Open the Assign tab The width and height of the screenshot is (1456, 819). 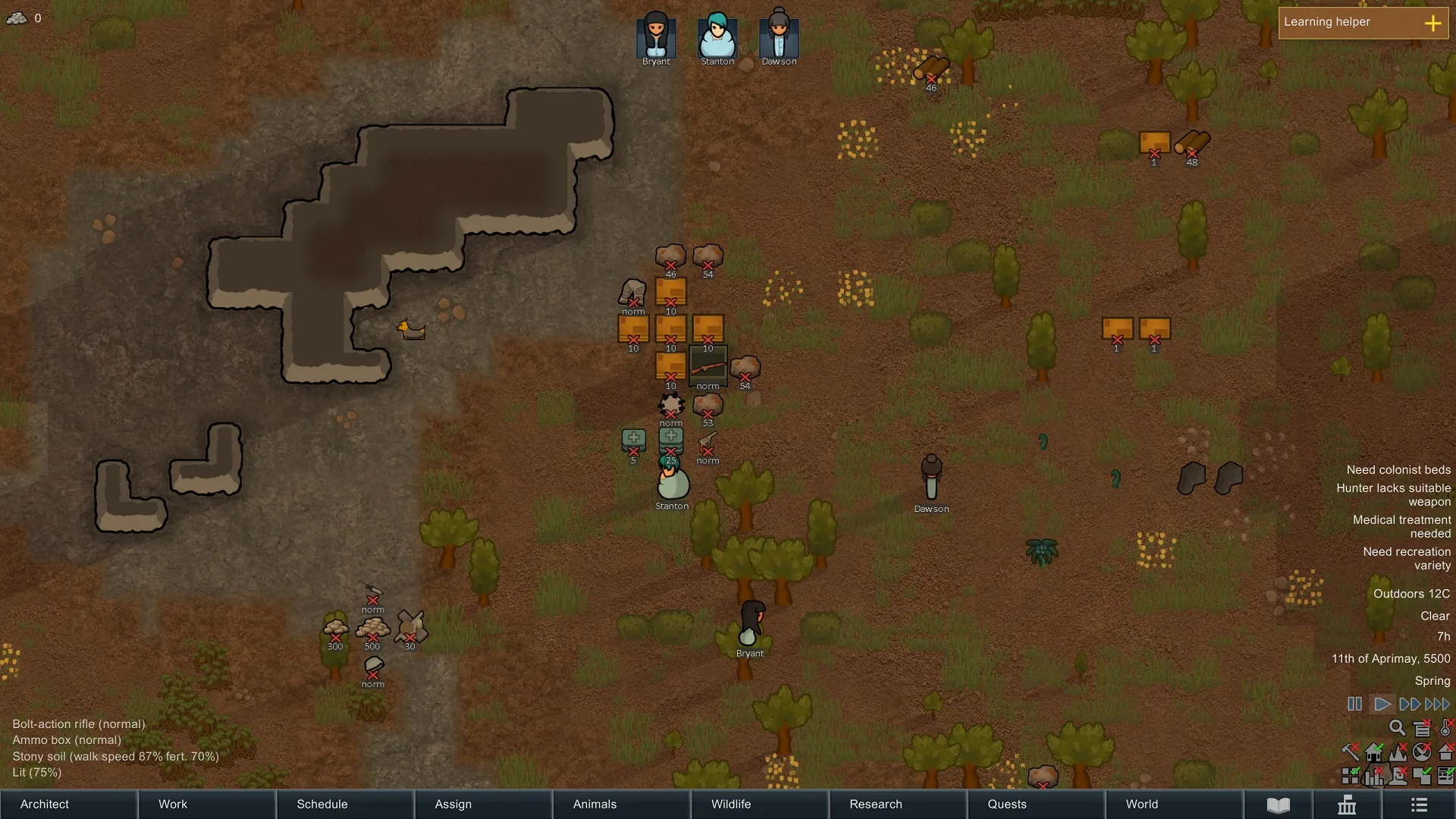pyautogui.click(x=482, y=804)
